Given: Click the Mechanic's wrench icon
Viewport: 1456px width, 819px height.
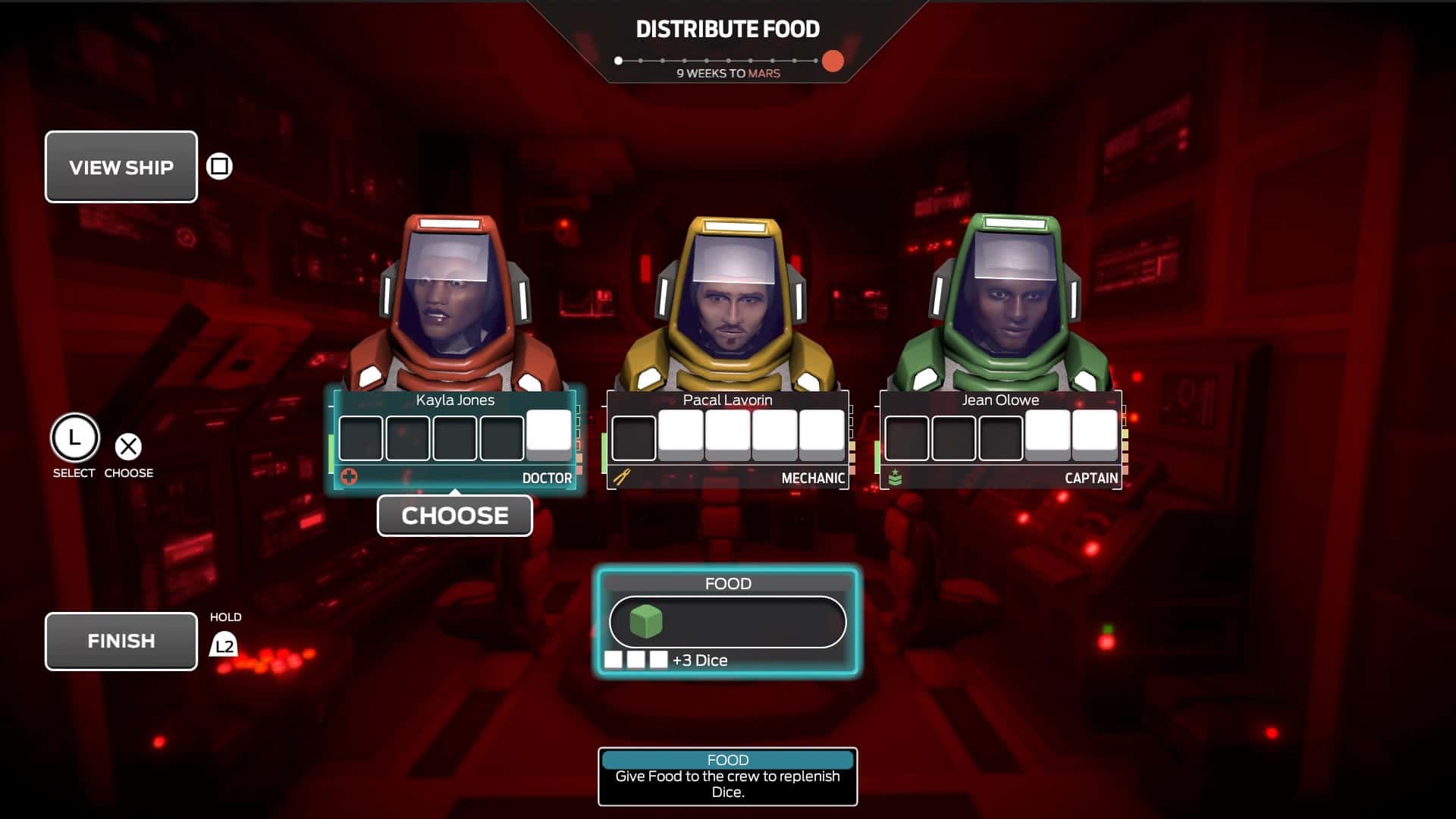Looking at the screenshot, I should pyautogui.click(x=620, y=478).
